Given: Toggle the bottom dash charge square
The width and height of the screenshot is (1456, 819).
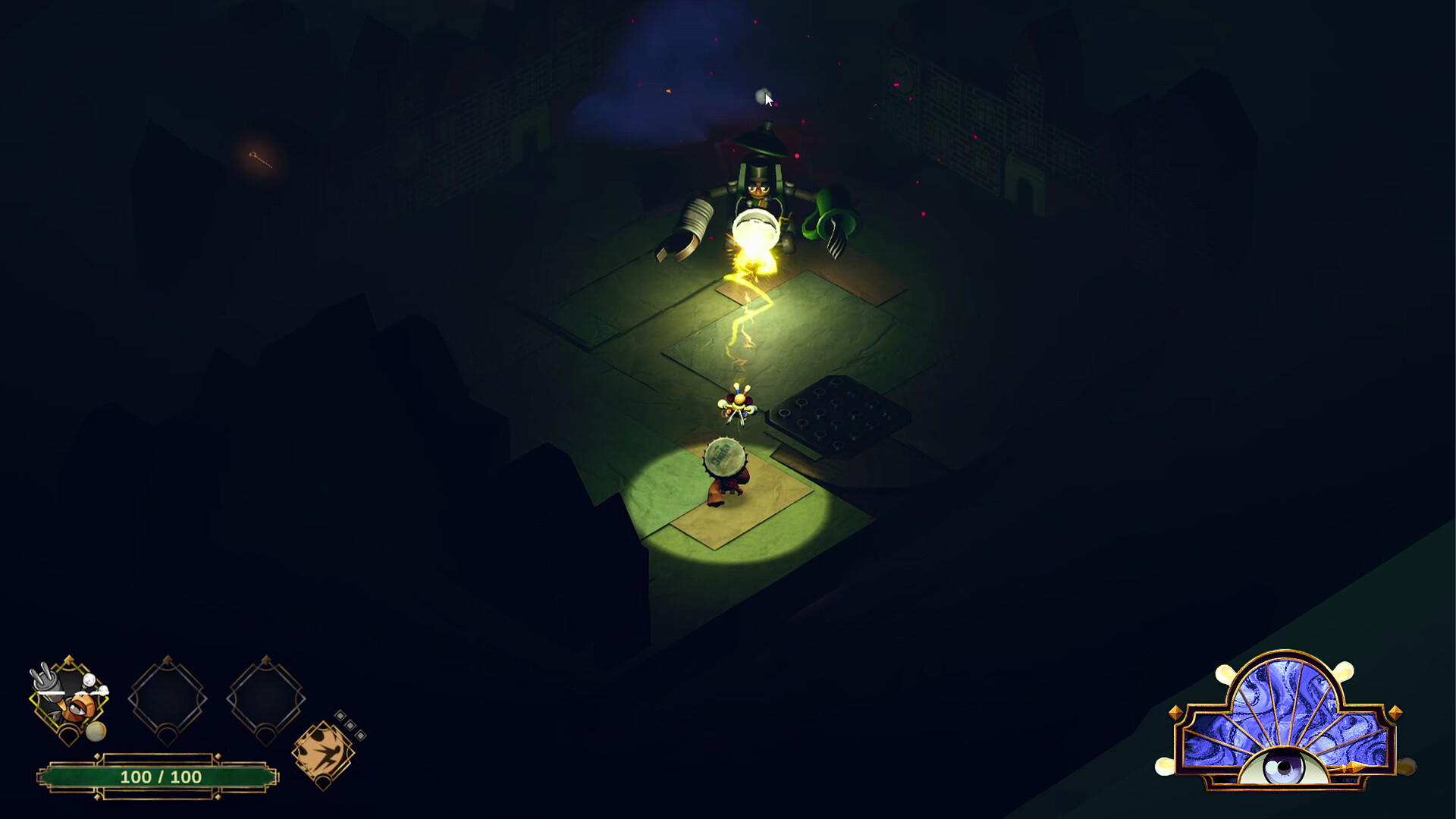Looking at the screenshot, I should (x=360, y=736).
